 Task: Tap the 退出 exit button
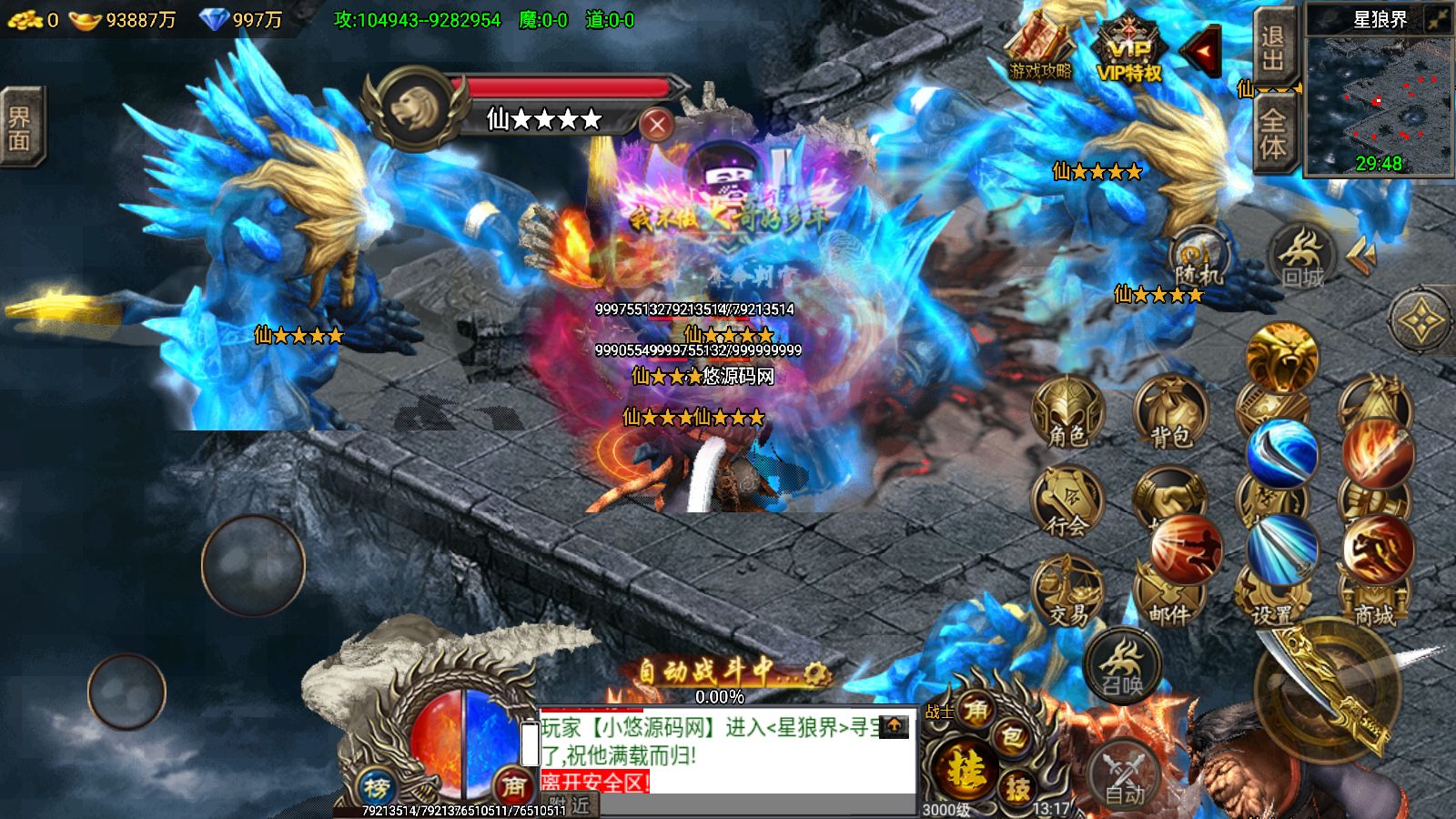coord(1272,49)
